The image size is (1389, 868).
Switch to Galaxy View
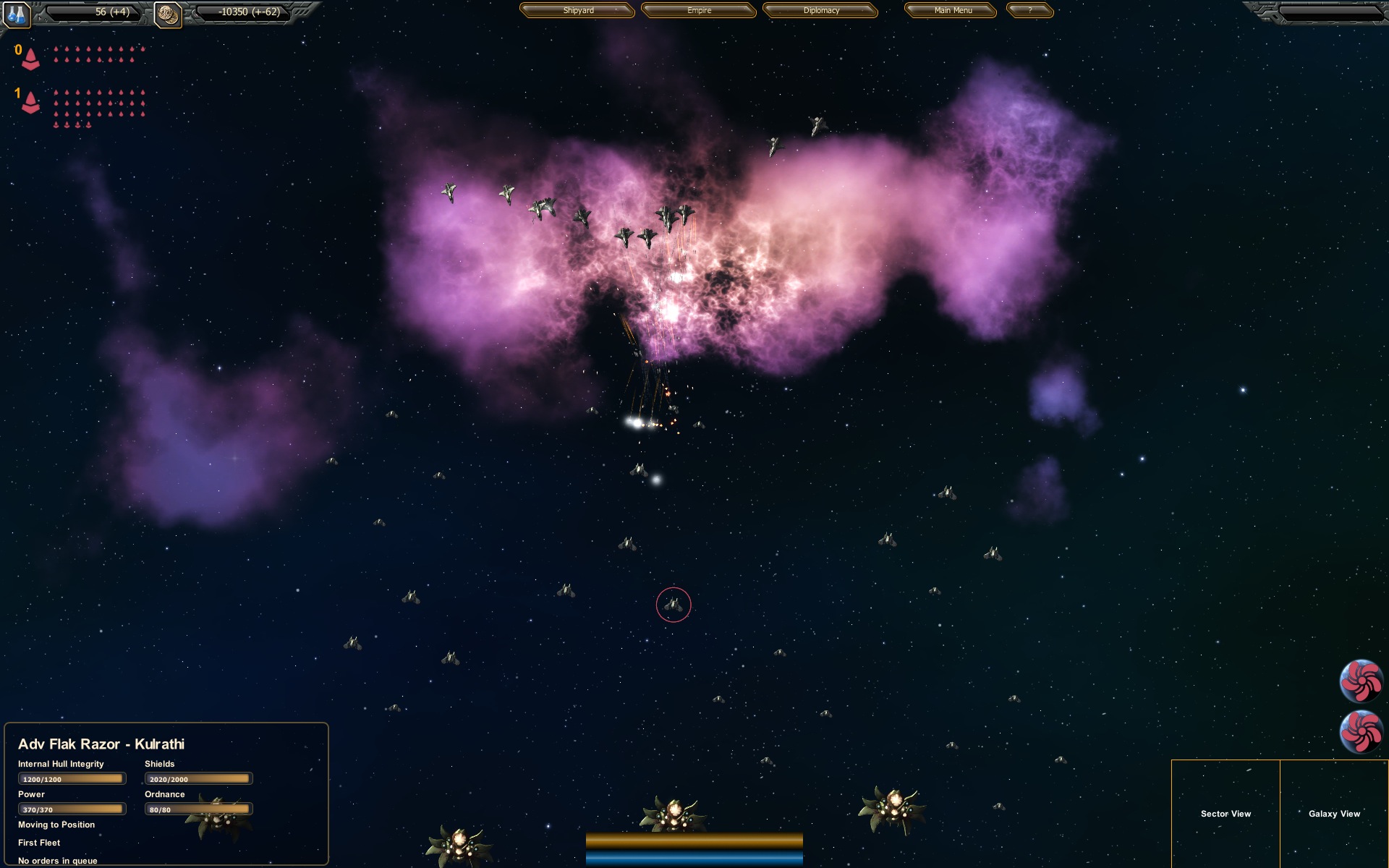pyautogui.click(x=1336, y=814)
